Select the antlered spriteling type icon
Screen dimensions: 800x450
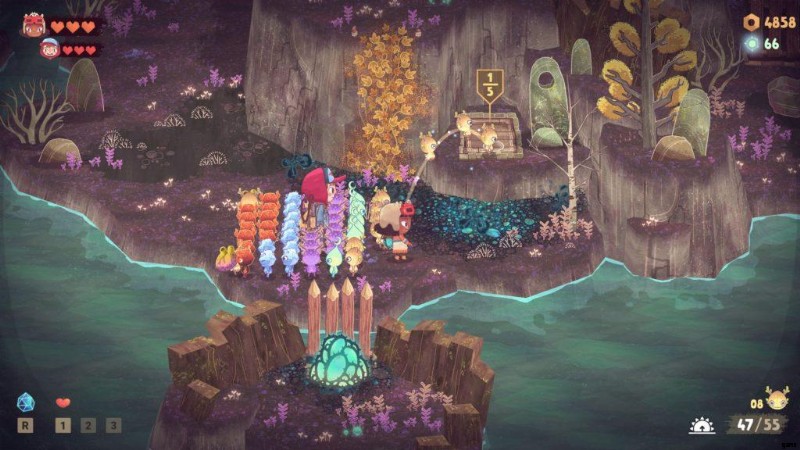774,397
